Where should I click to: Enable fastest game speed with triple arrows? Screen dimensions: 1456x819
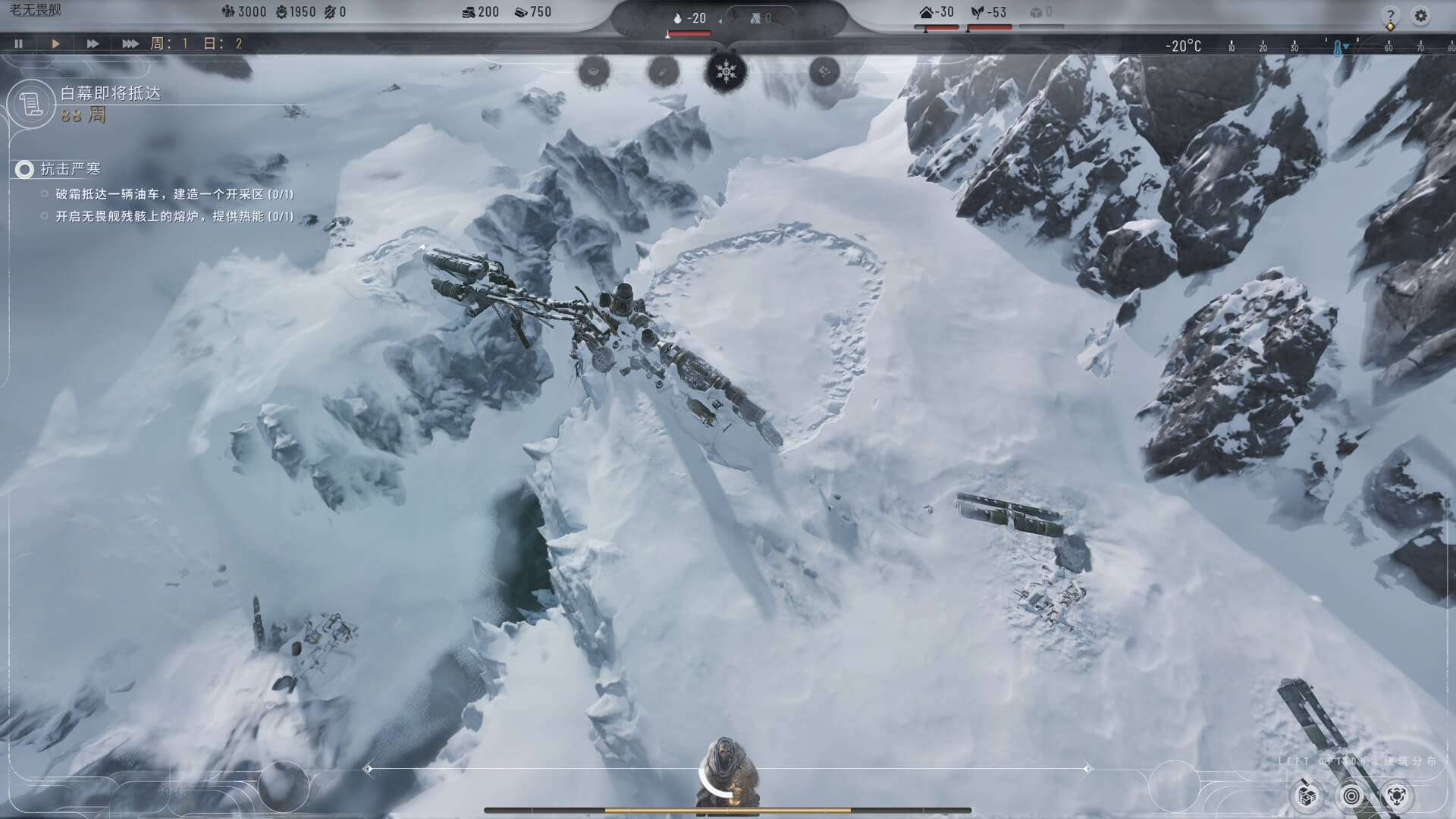click(129, 44)
